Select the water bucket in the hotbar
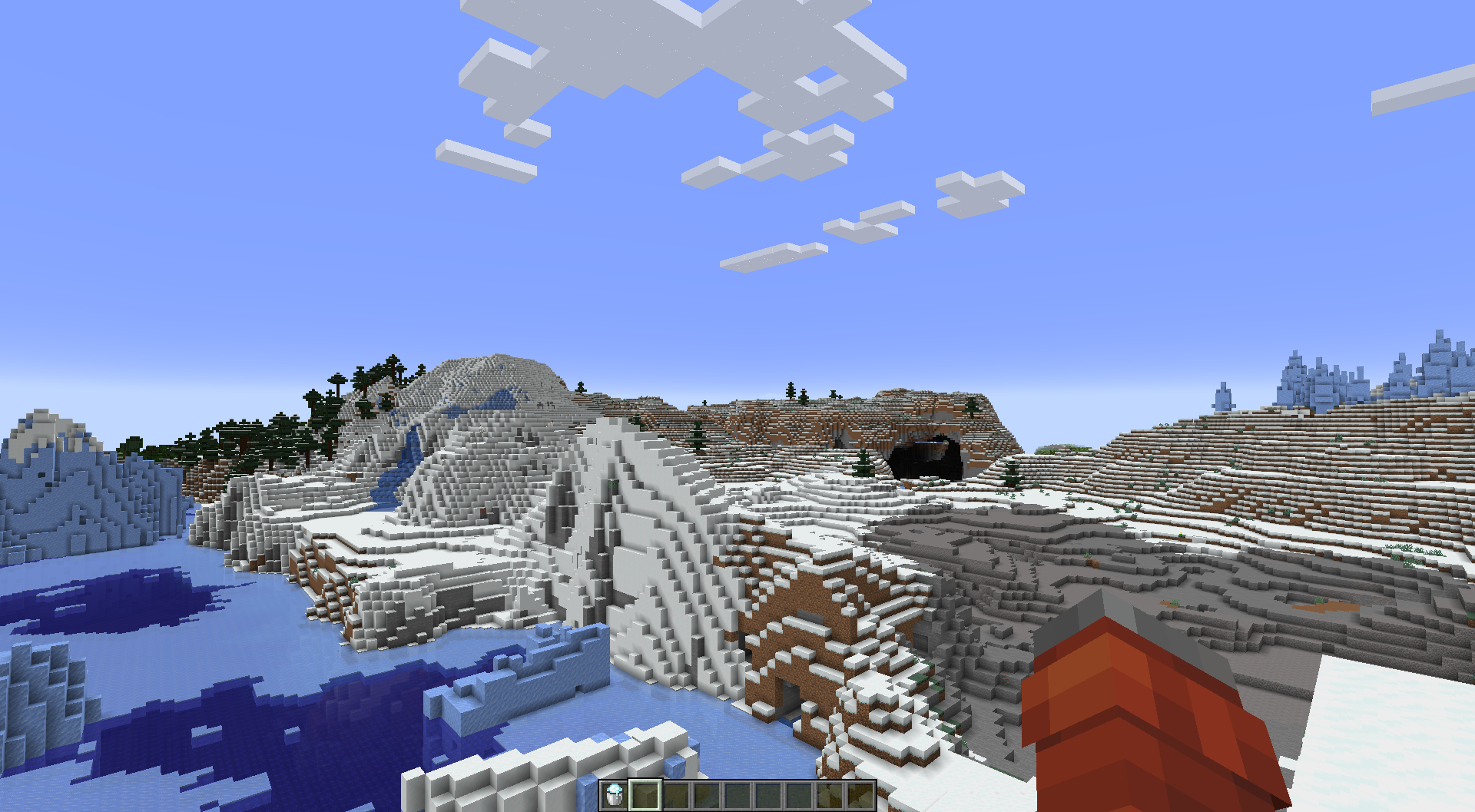1475x812 pixels. (x=613, y=795)
